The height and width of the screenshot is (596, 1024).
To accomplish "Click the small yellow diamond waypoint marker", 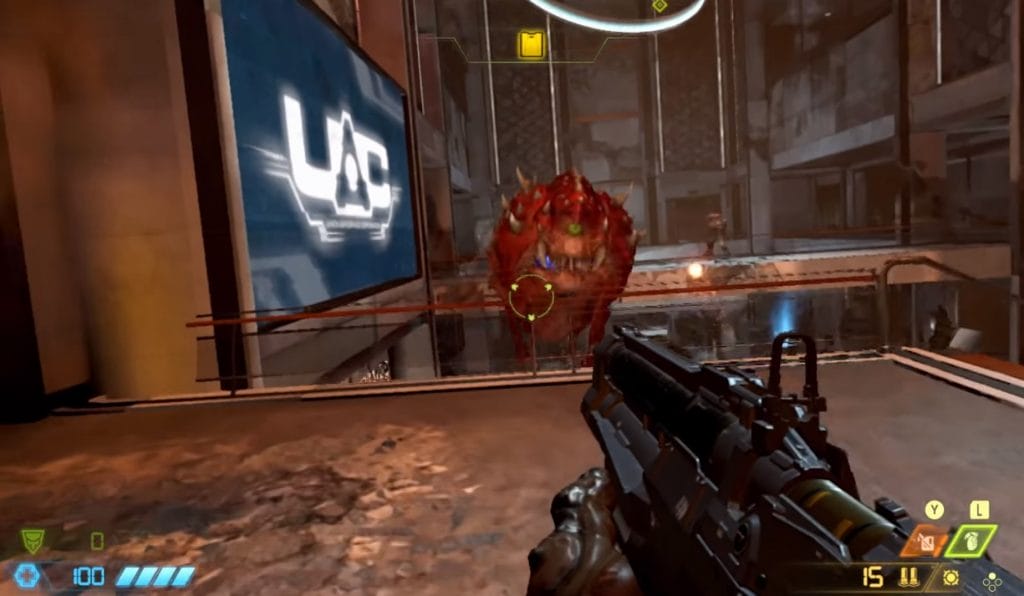I will point(659,6).
